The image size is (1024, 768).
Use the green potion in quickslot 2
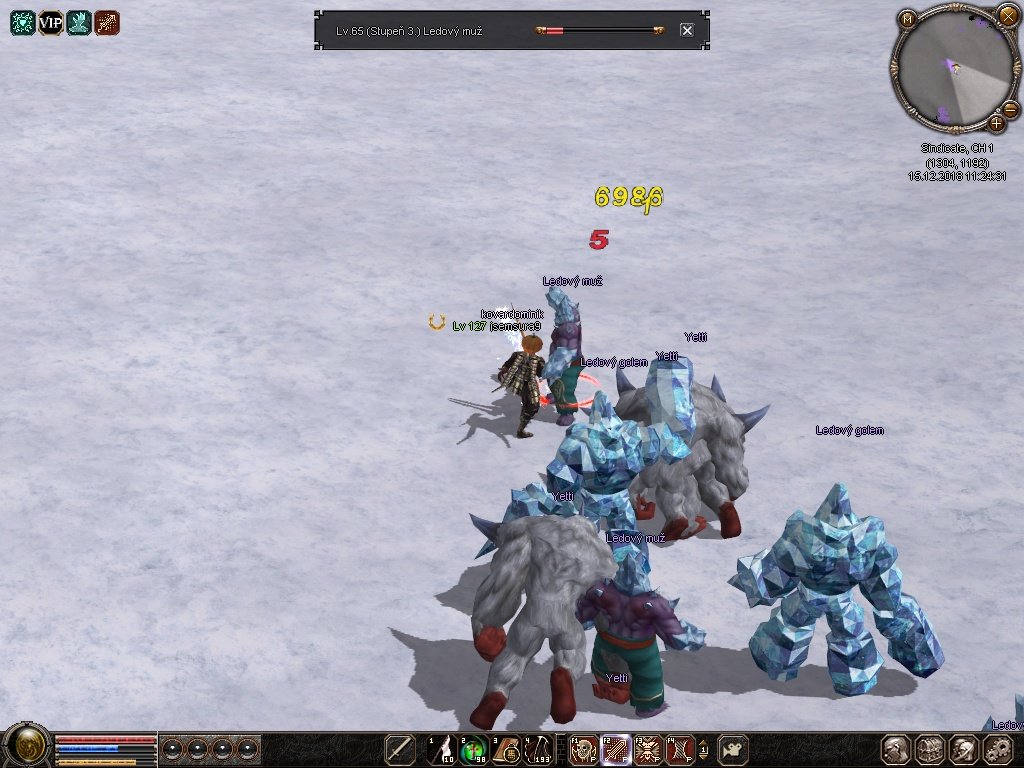475,749
